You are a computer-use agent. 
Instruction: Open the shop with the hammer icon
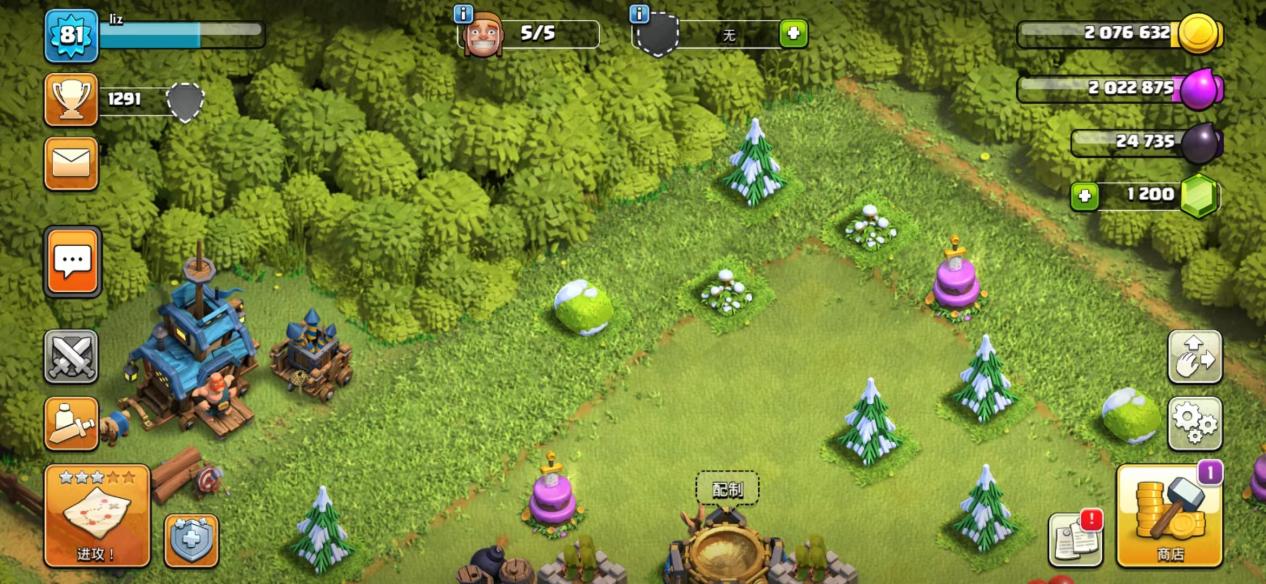pyautogui.click(x=1169, y=515)
